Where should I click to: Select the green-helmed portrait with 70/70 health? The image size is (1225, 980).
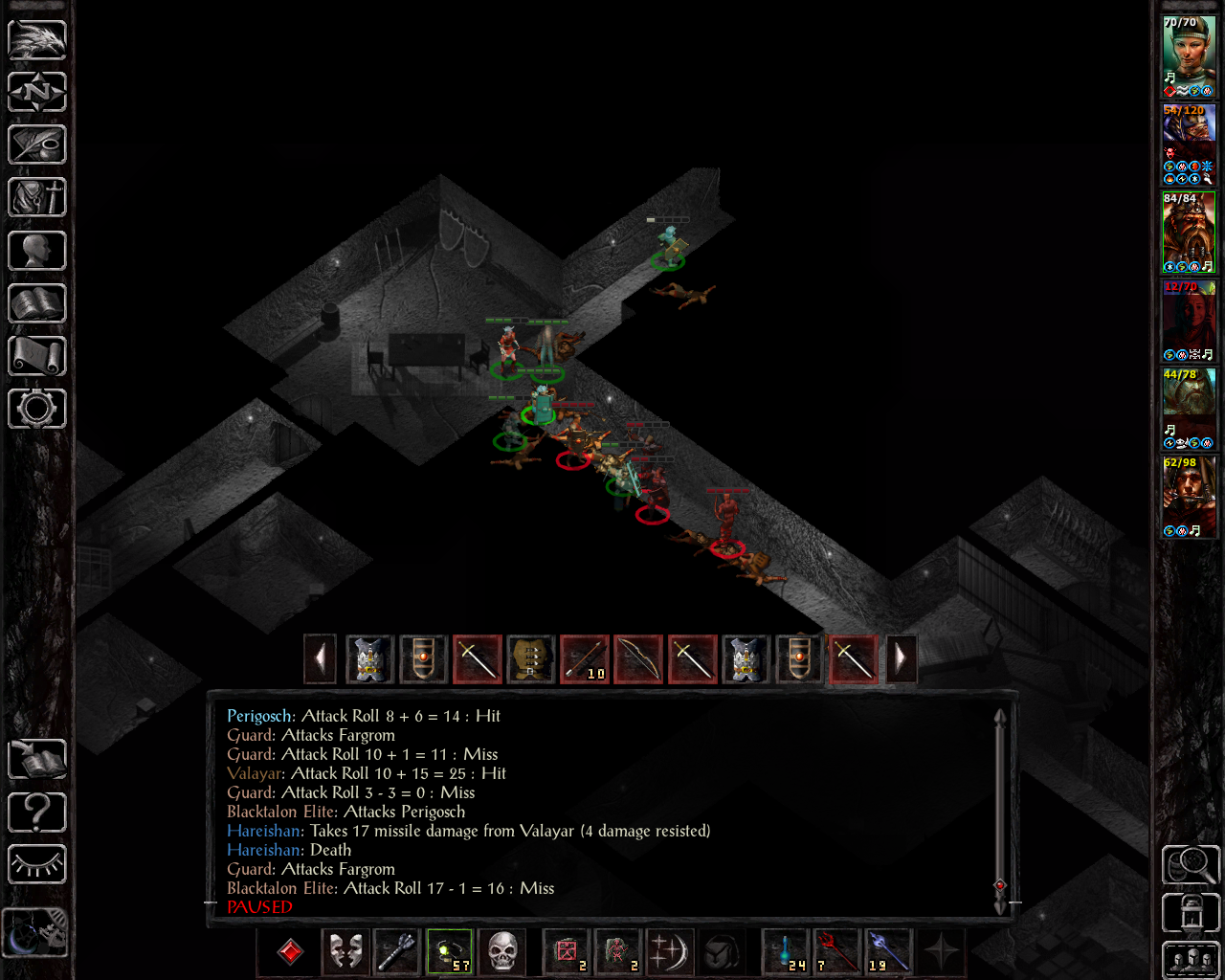(x=1189, y=56)
